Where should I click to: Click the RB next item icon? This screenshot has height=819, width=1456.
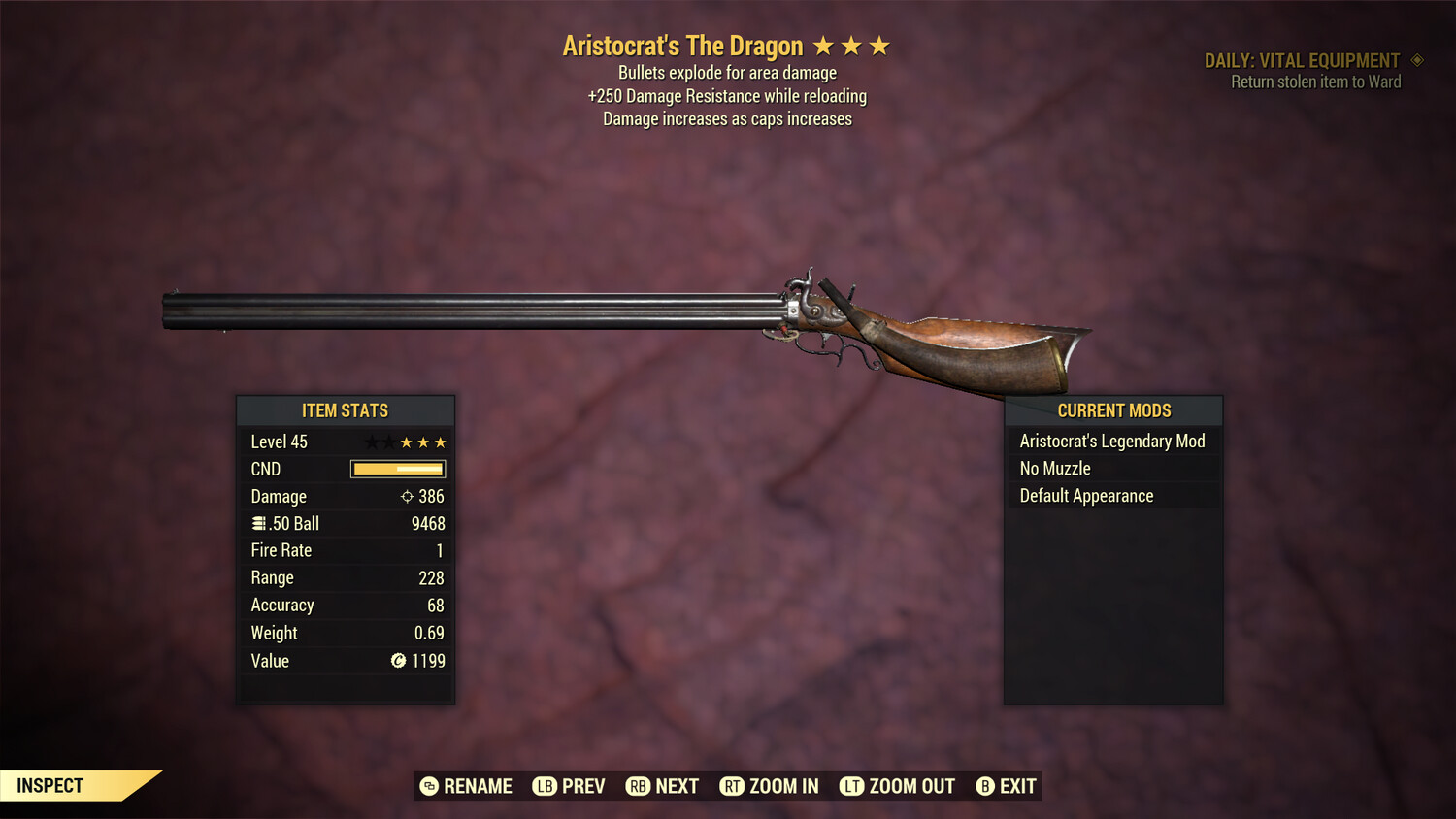pos(640,786)
